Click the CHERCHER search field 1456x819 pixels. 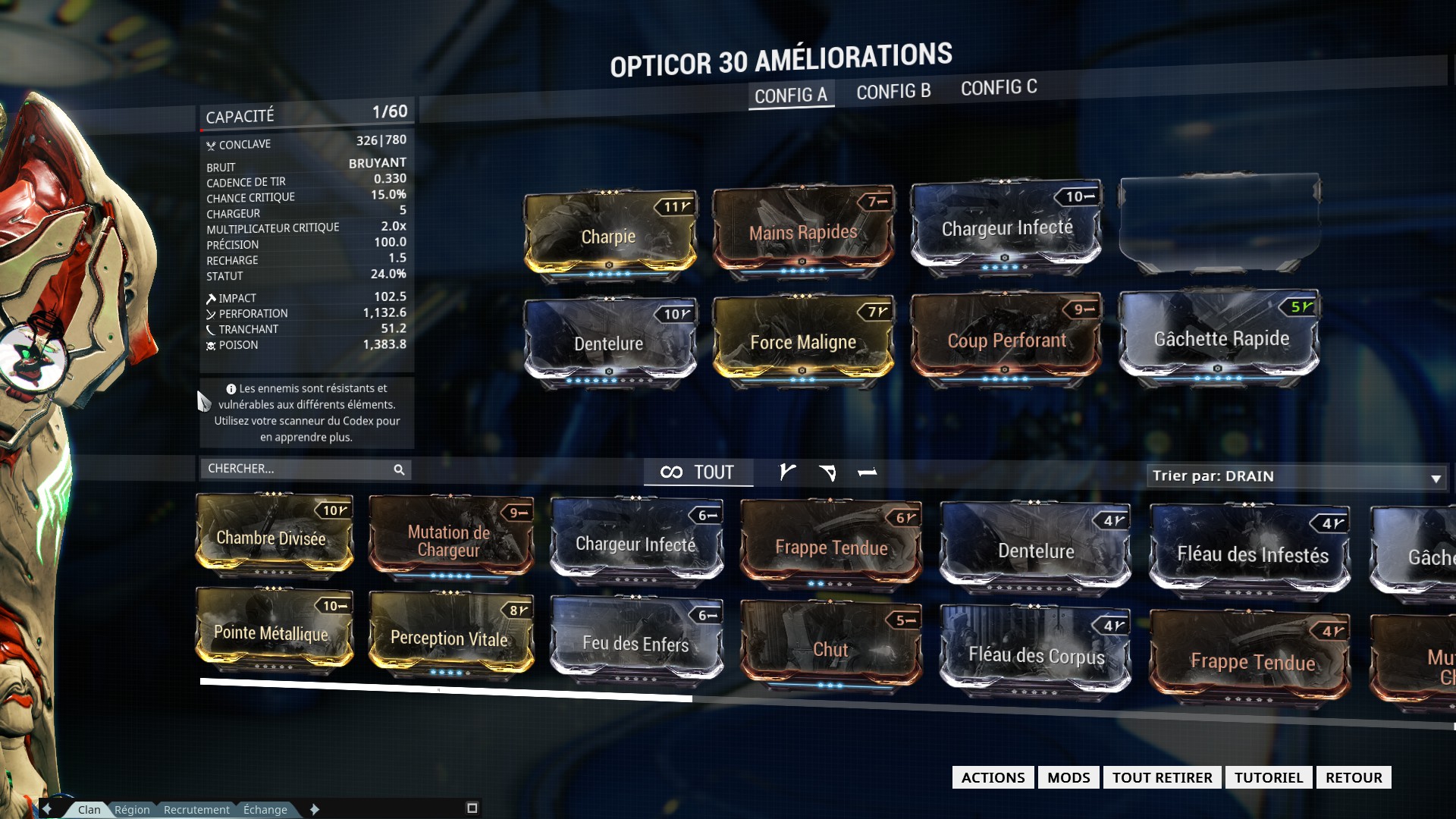click(x=297, y=469)
